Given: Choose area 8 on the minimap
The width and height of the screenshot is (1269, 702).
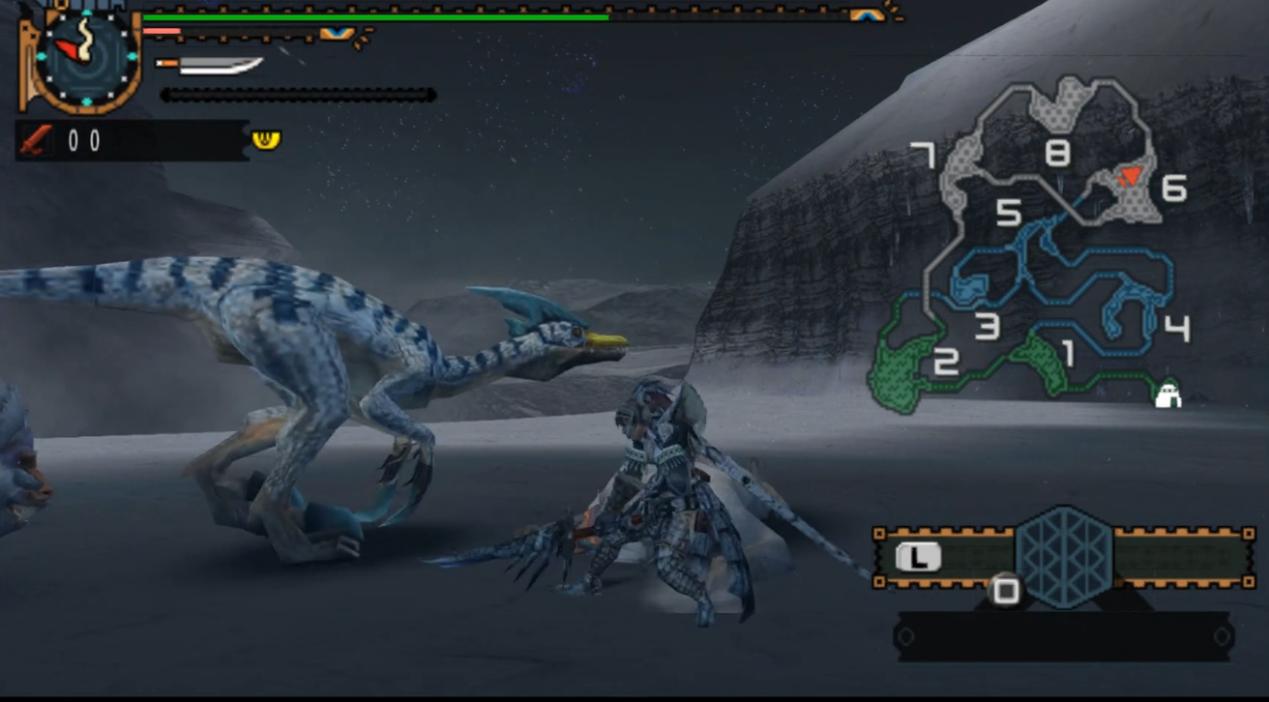Looking at the screenshot, I should click(1057, 153).
